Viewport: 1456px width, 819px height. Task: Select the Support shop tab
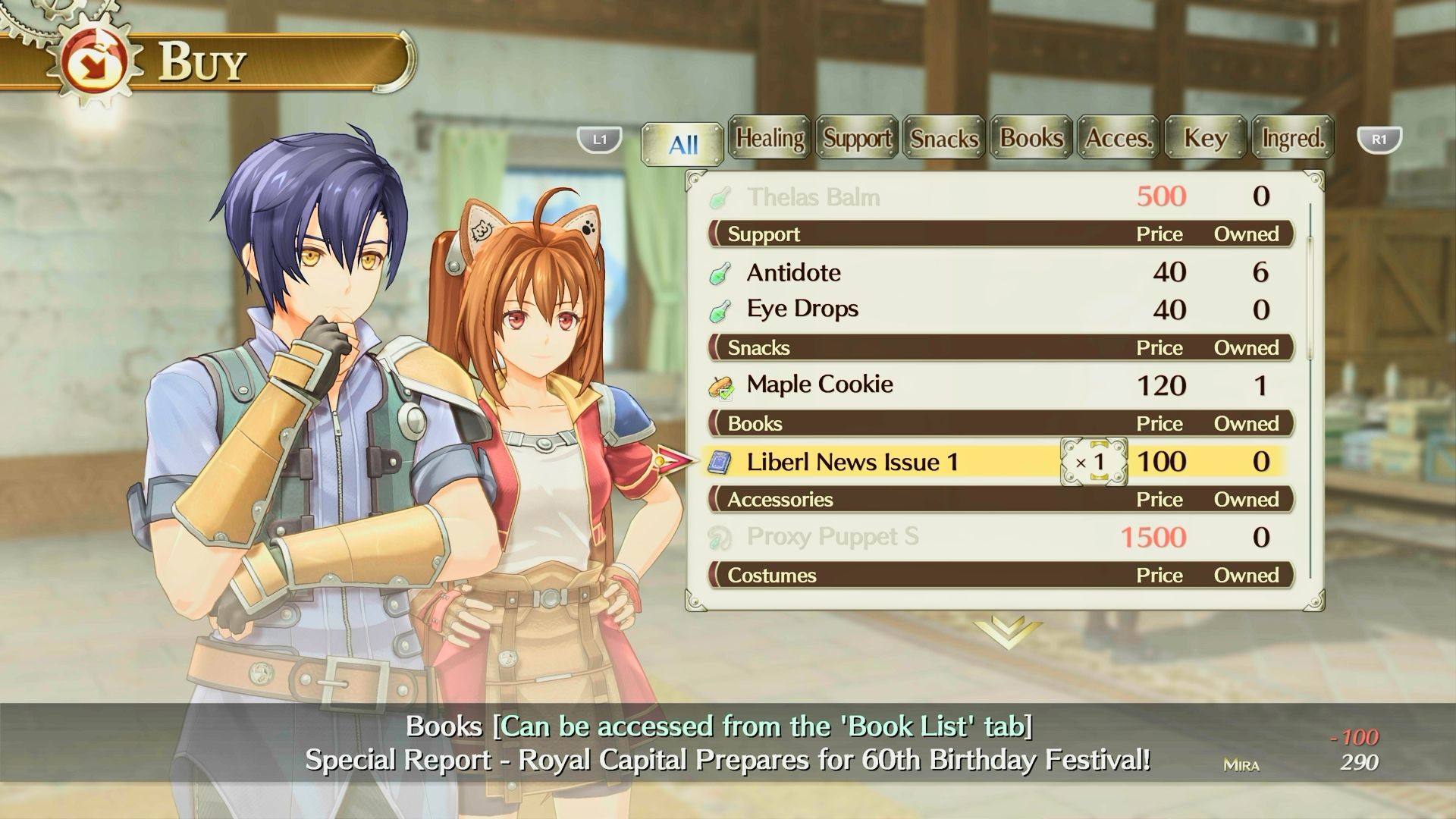point(857,138)
